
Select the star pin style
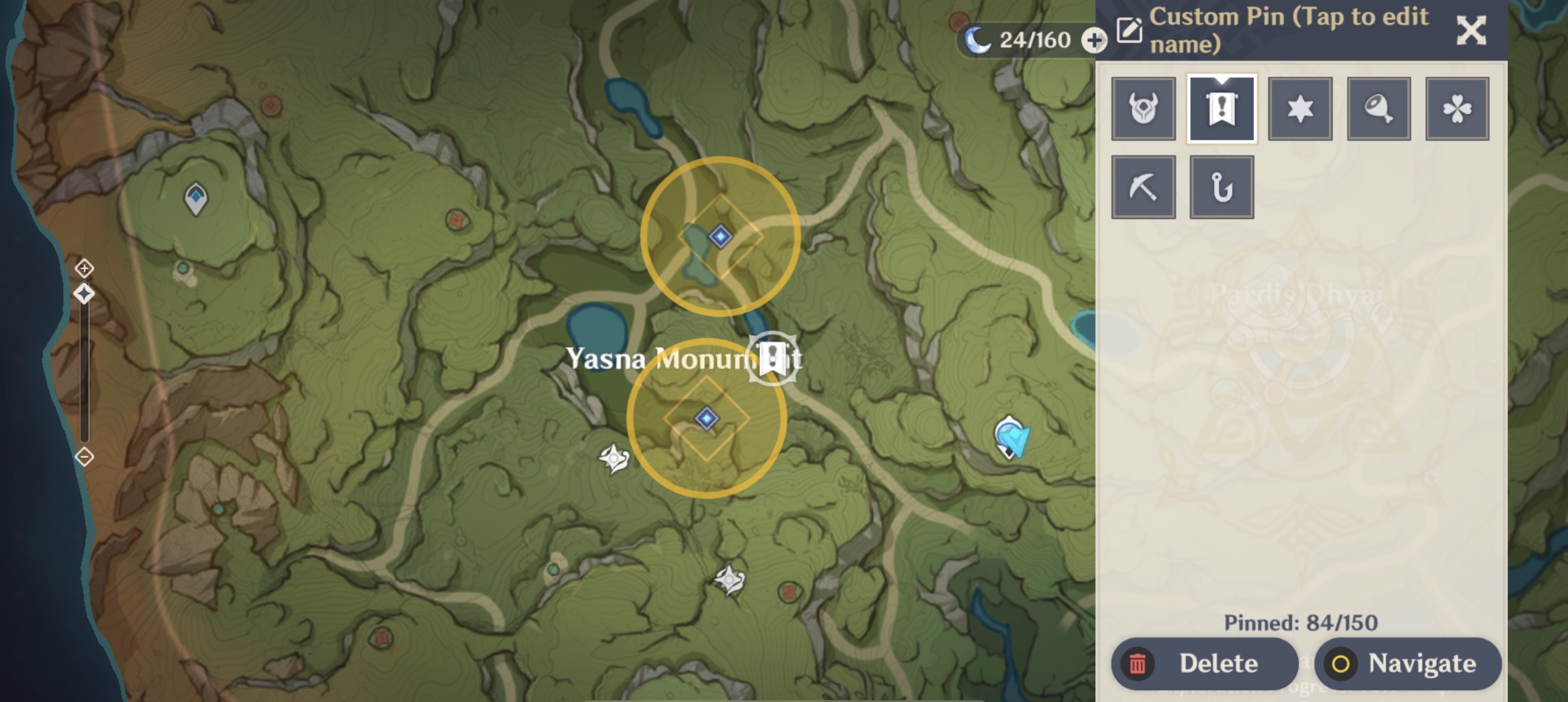click(1300, 108)
